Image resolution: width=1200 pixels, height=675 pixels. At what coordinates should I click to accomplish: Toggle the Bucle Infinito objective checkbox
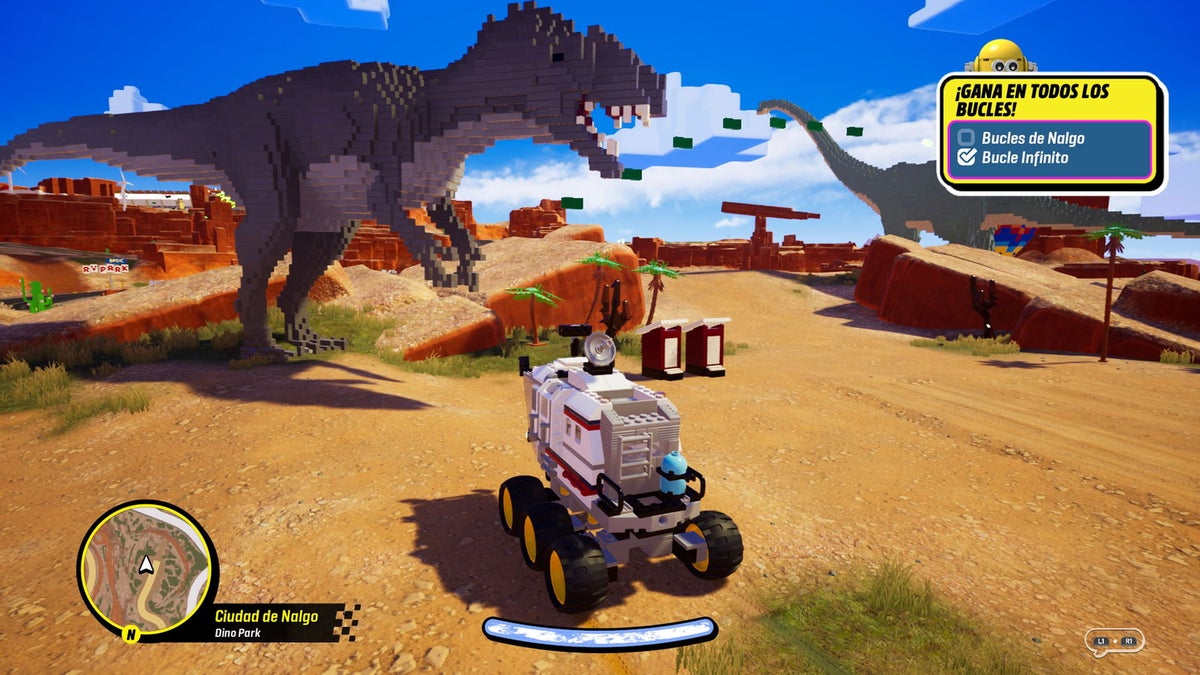[x=966, y=157]
